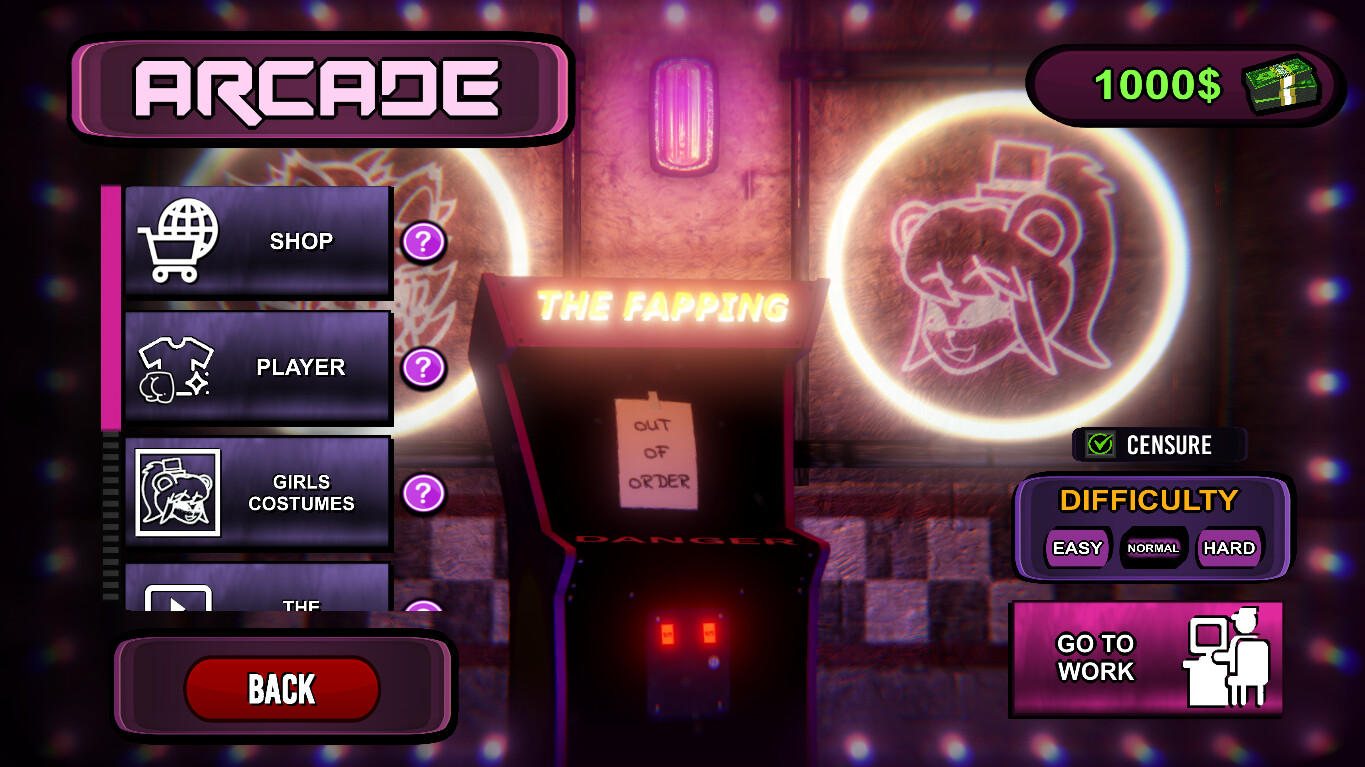Show help for the Shop entry
This screenshot has height=767, width=1365.
point(424,242)
